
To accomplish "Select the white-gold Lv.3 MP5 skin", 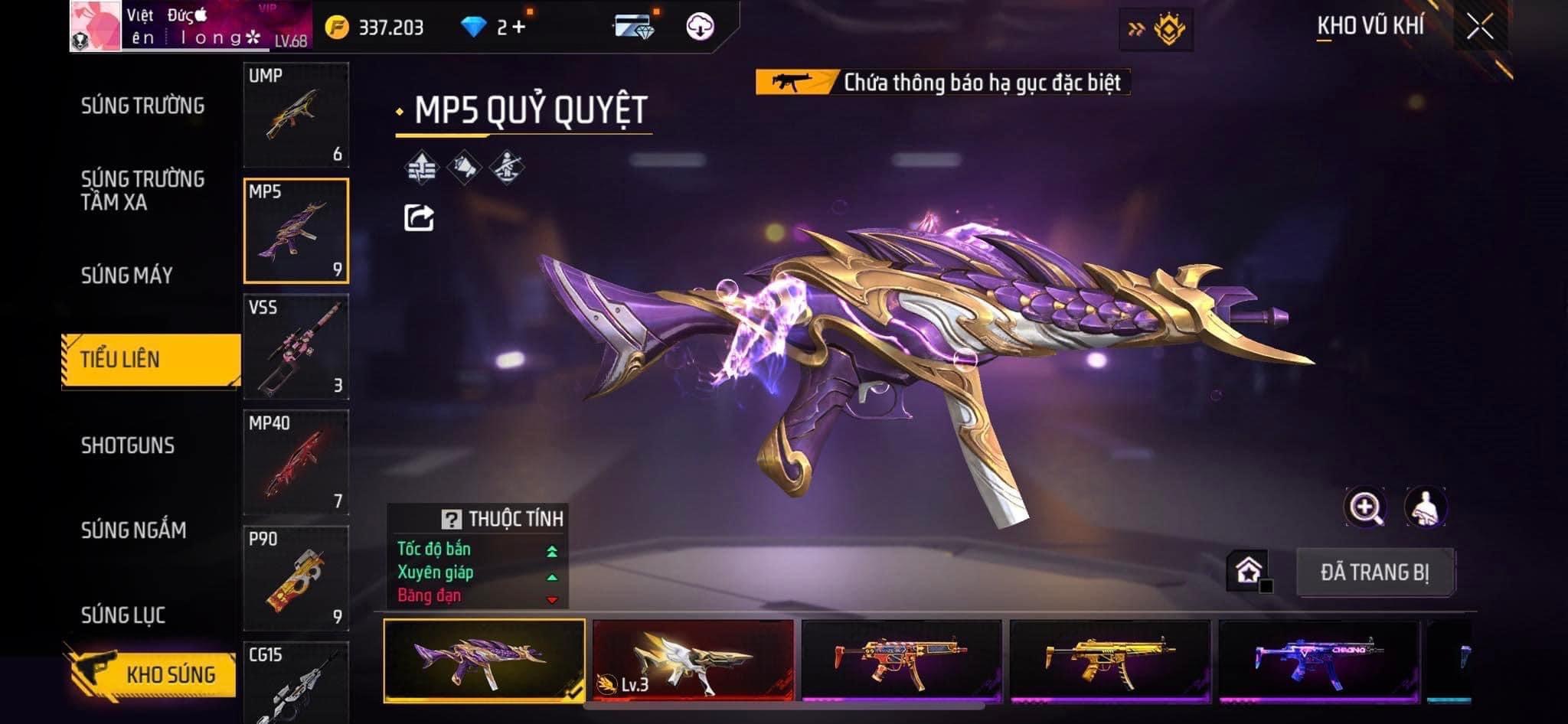I will coord(693,660).
